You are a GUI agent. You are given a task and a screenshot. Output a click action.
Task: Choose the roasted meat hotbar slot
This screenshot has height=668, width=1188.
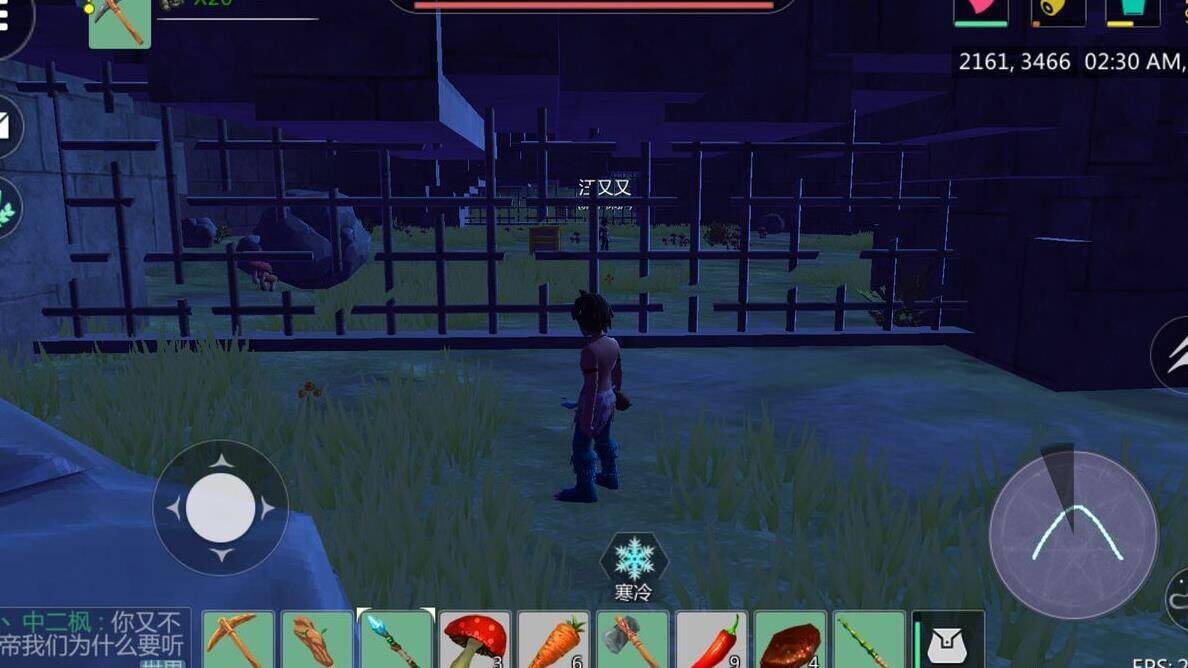pos(790,640)
